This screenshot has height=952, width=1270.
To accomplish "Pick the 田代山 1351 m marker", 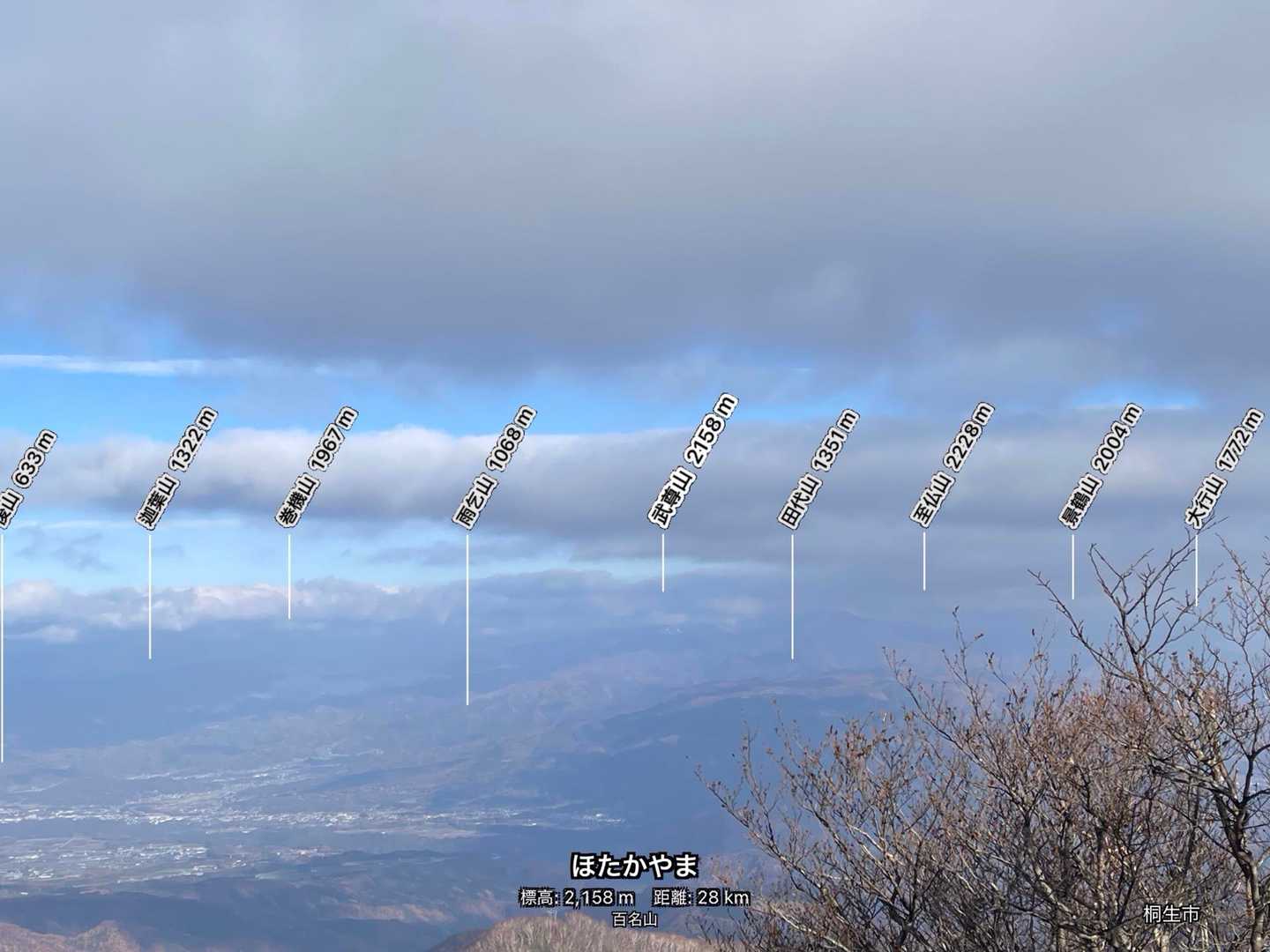I will click(x=818, y=470).
